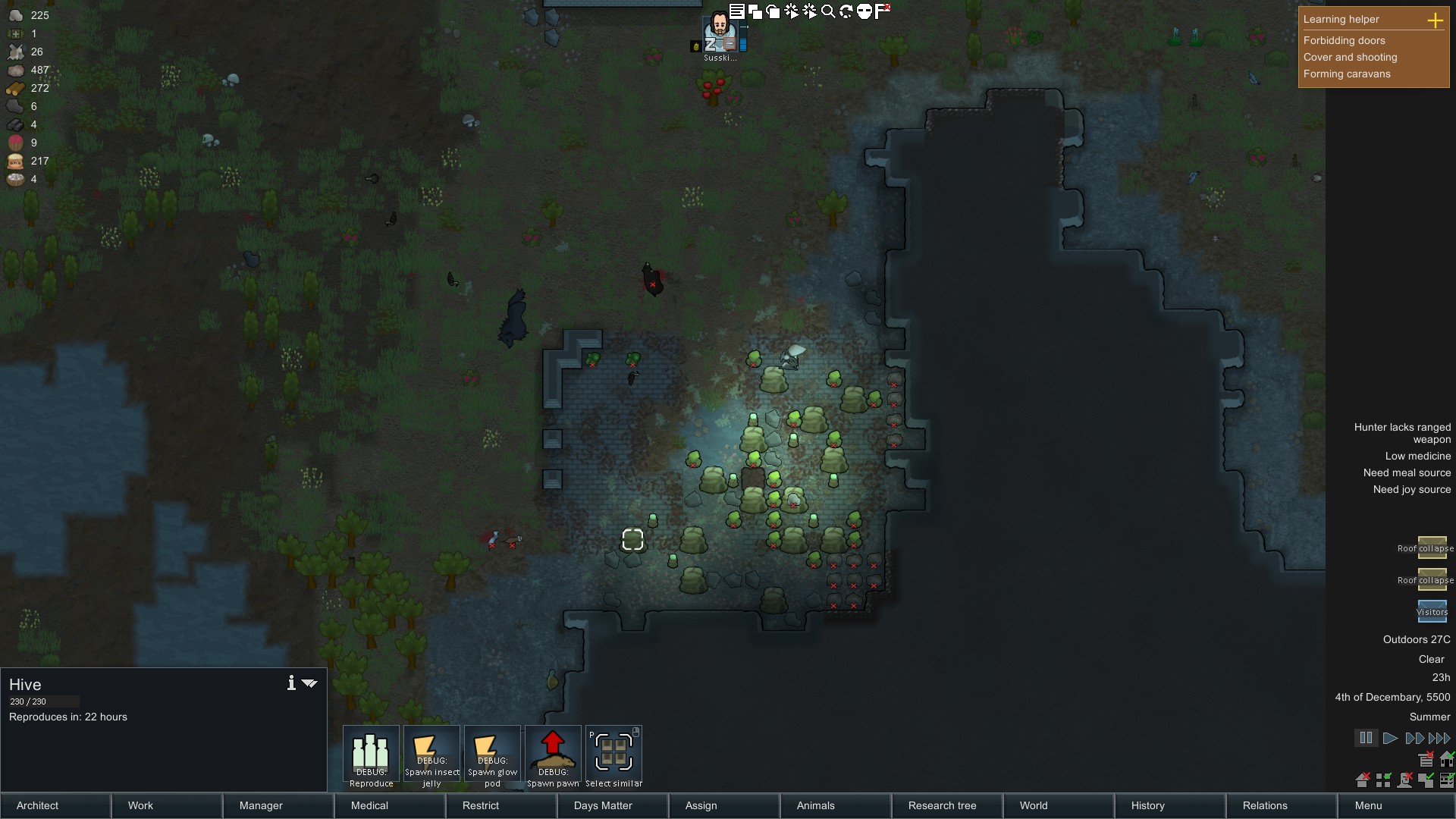1456x819 pixels.
Task: Switch to the World view
Action: pos(1059,805)
